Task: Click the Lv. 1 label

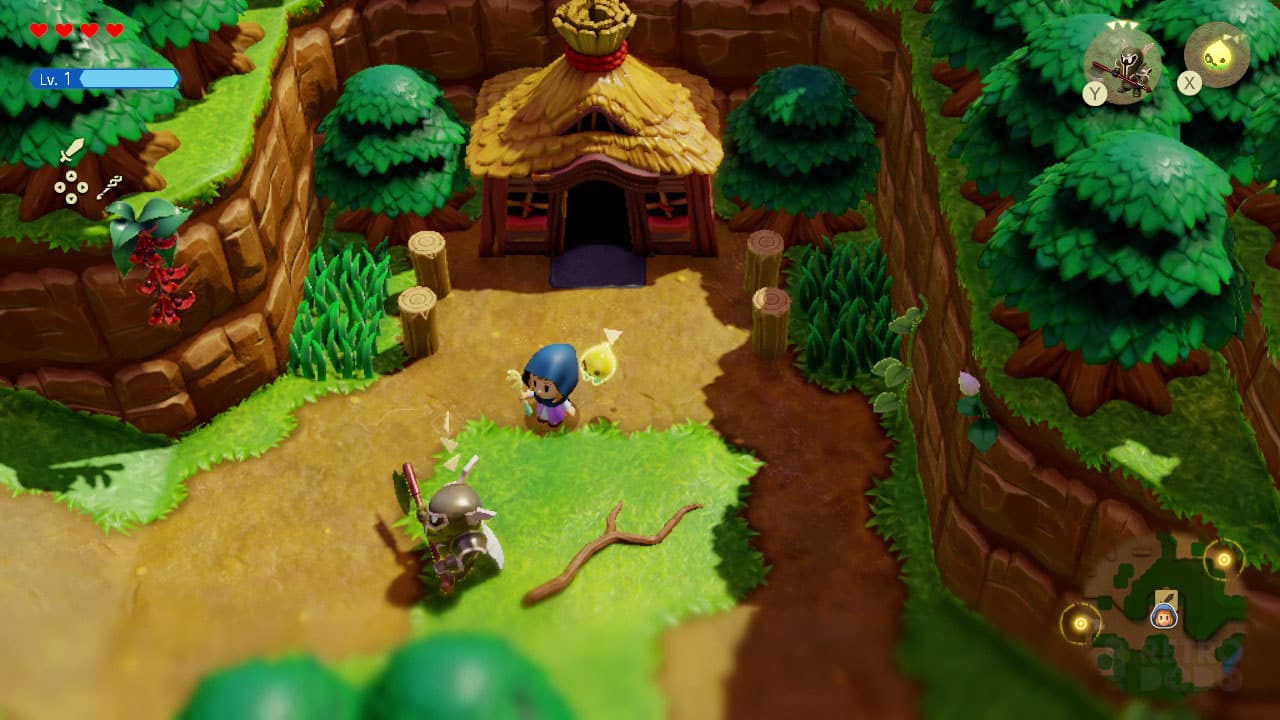Action: pyautogui.click(x=54, y=78)
